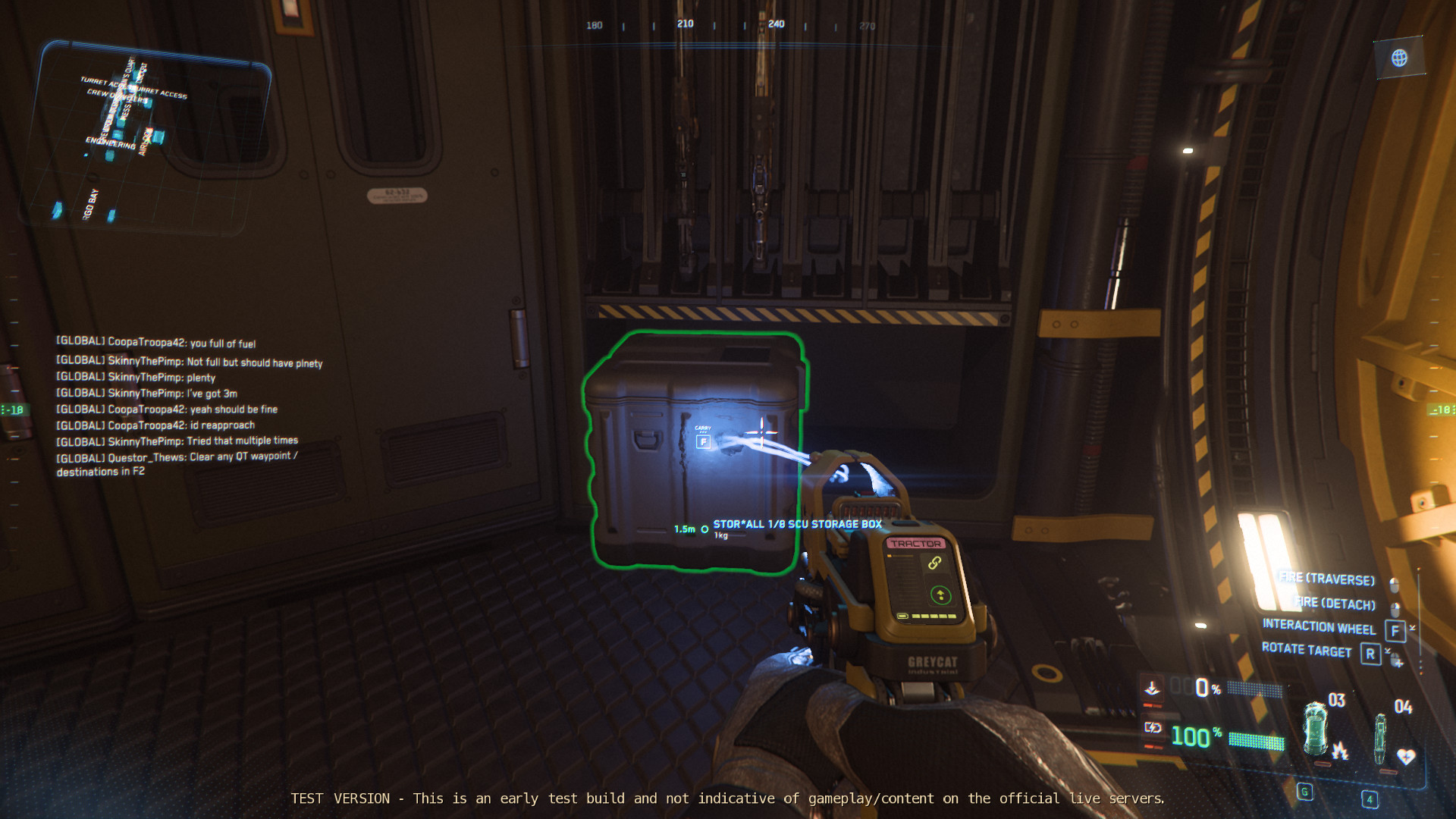Click the battery charge icon next to 100%
Image resolution: width=1456 pixels, height=819 pixels.
[1153, 727]
